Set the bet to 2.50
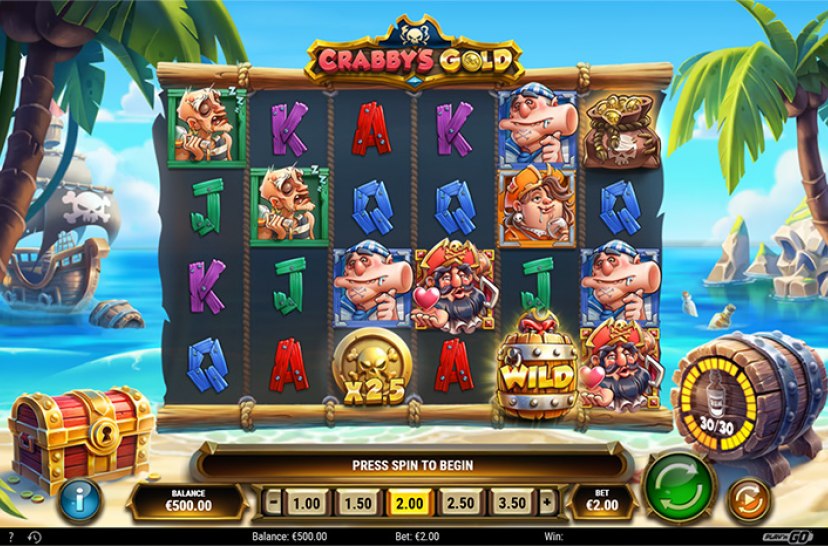 (459, 501)
